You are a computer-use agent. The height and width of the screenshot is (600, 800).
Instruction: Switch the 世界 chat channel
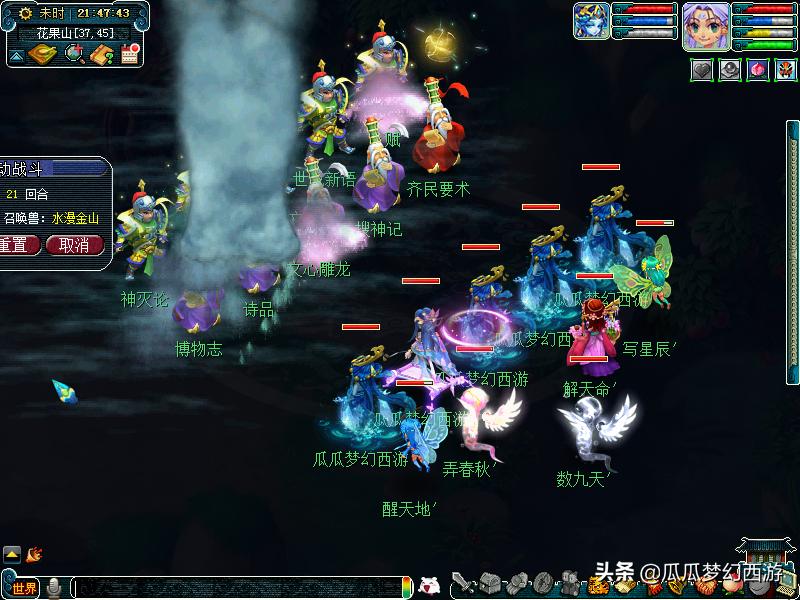[24, 588]
